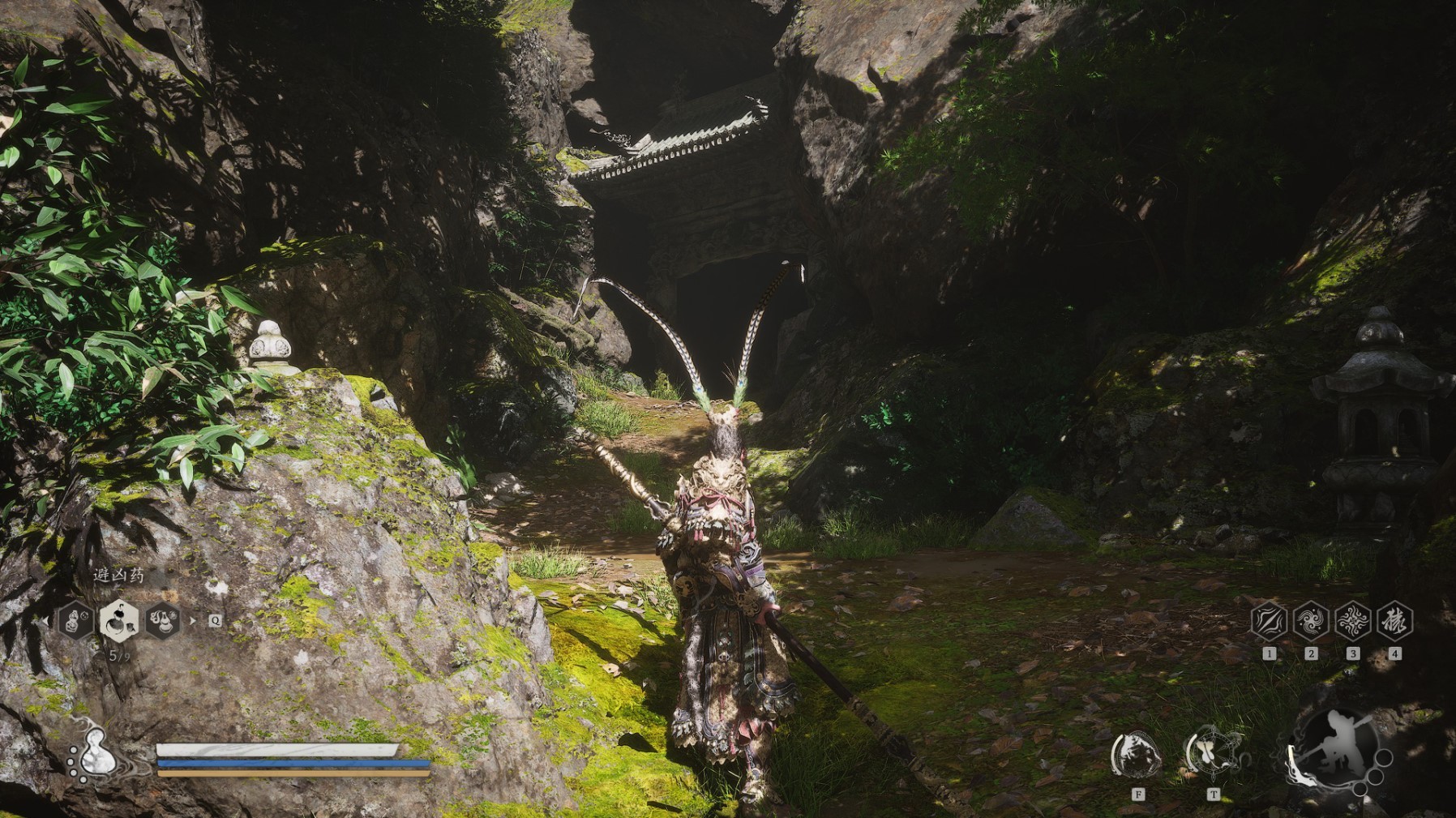Pick the smoking flask item slot
This screenshot has width=1456, height=818.
(x=163, y=621)
